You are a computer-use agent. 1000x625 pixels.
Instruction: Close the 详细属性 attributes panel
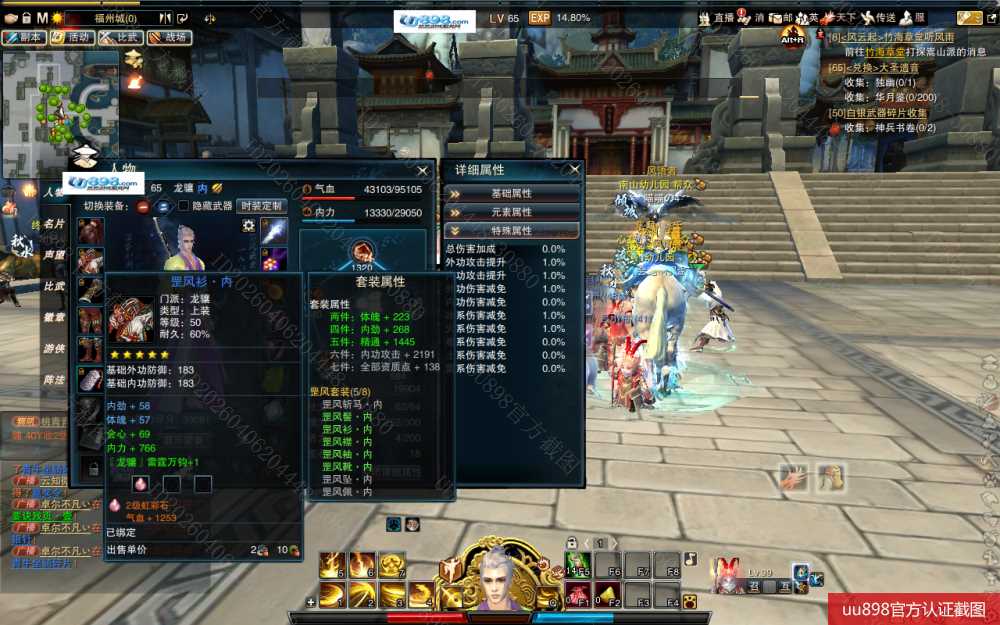point(573,169)
